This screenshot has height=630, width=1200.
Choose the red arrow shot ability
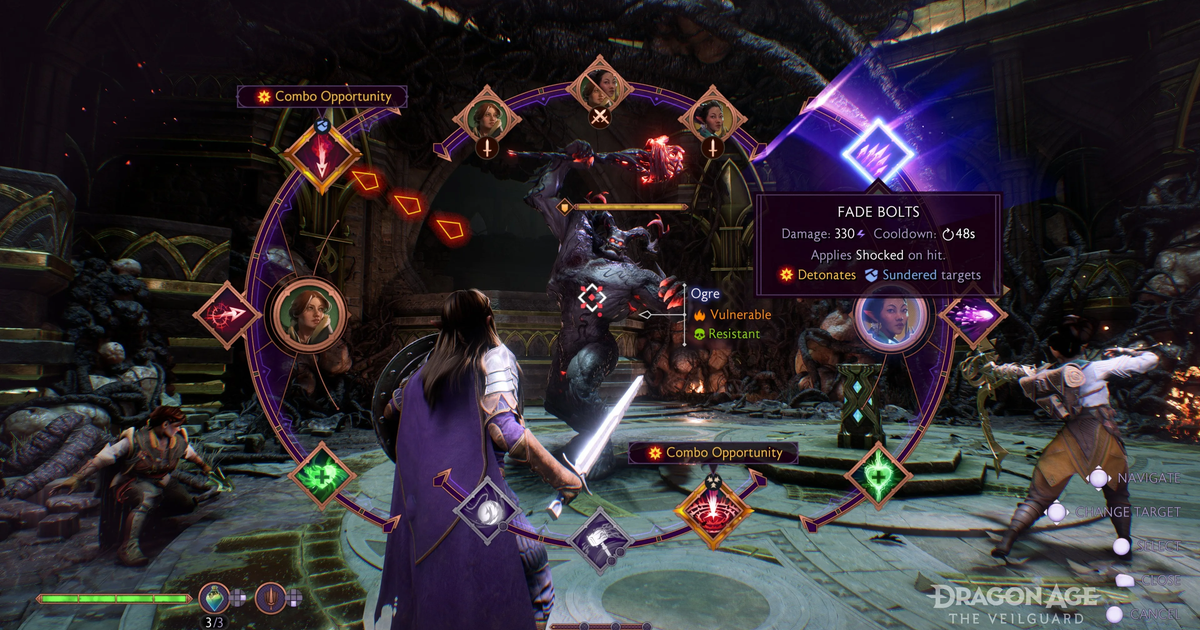[x=227, y=314]
